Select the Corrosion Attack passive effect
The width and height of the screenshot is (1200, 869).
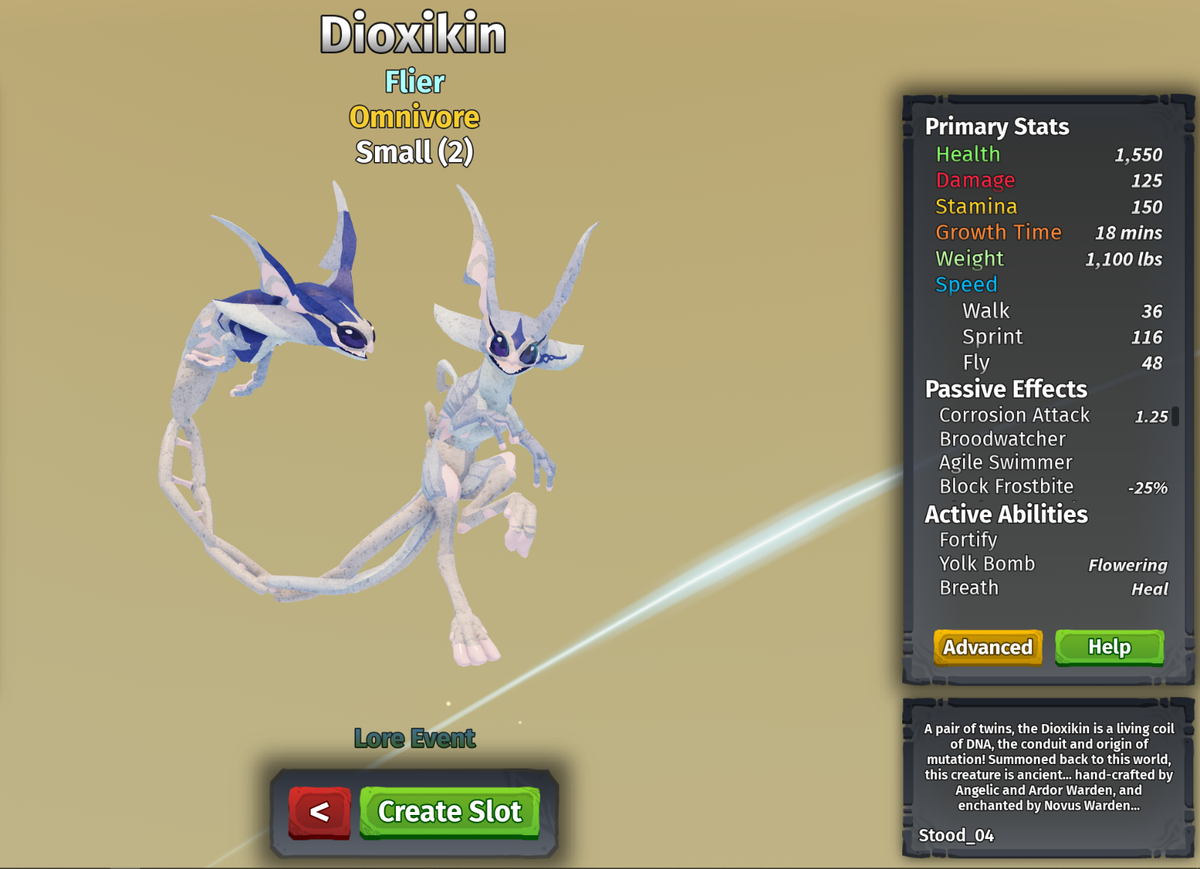1014,415
